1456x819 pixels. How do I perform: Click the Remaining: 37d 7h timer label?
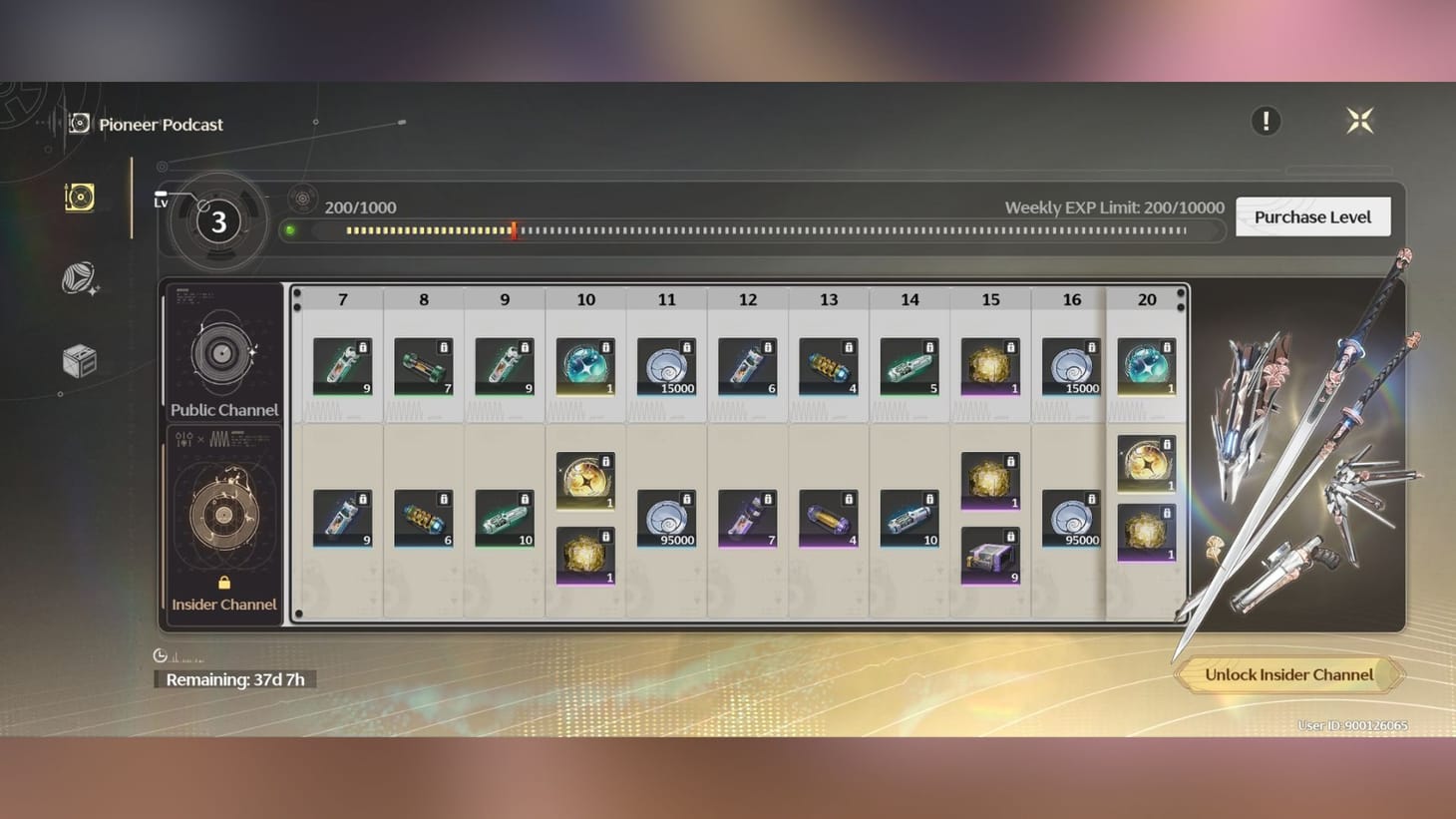click(234, 678)
